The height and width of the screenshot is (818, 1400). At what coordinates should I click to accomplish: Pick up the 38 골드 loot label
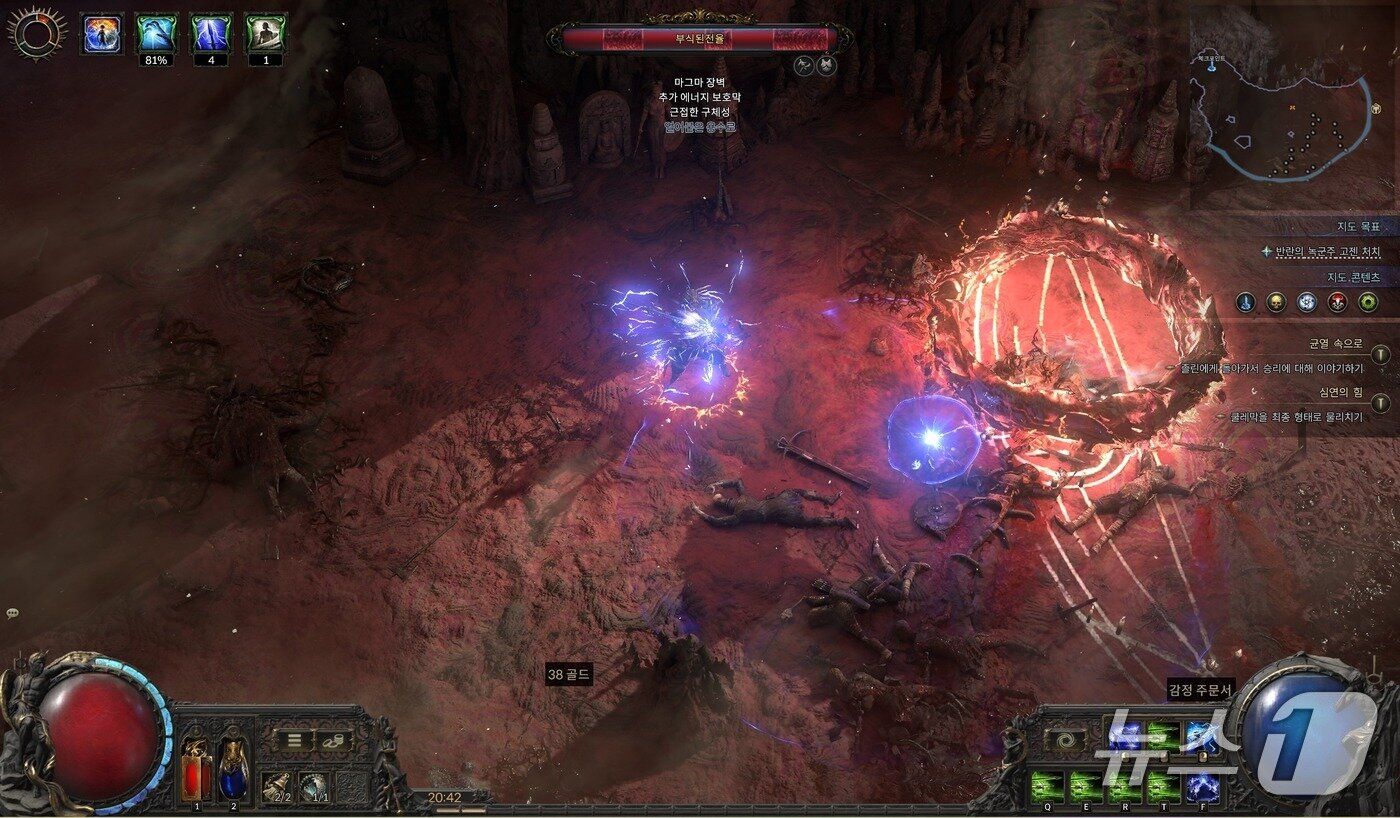[569, 675]
